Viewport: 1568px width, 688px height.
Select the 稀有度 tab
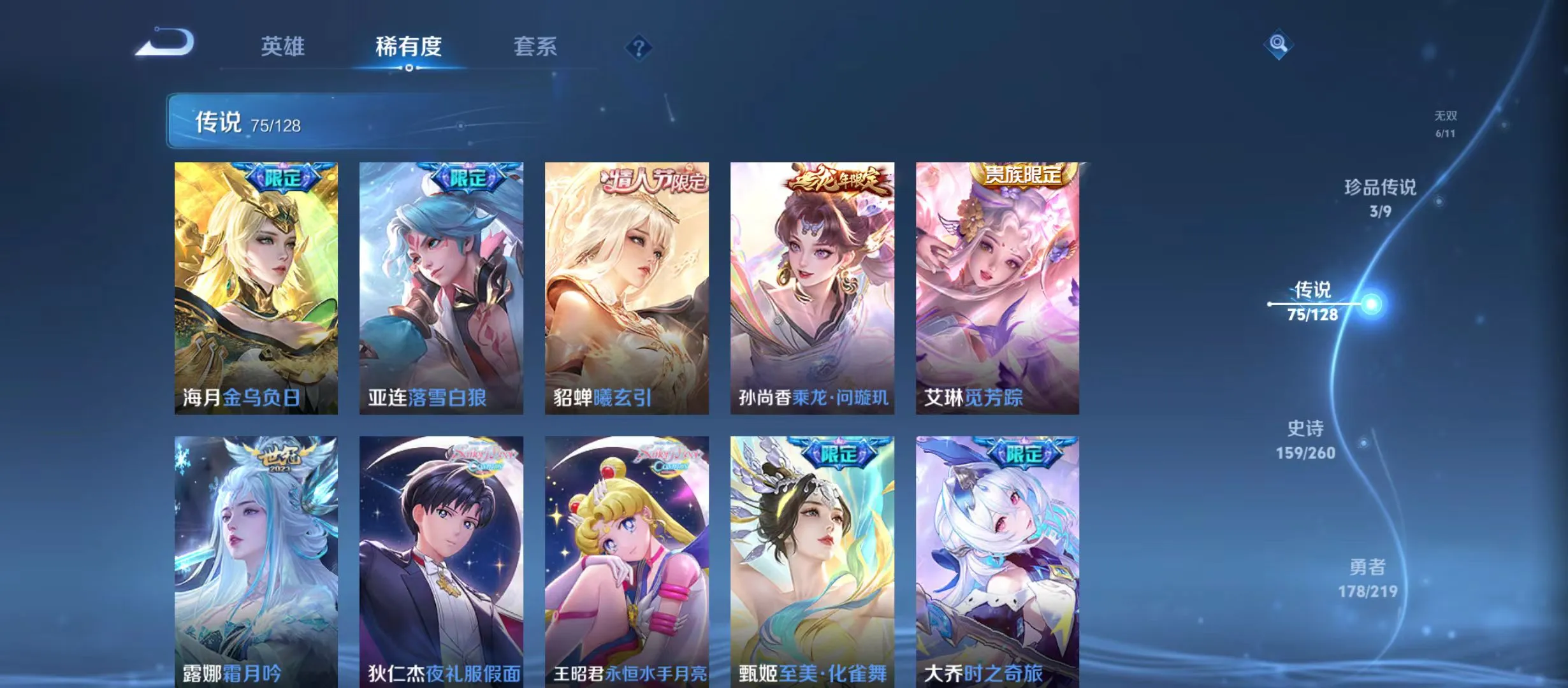coord(409,47)
